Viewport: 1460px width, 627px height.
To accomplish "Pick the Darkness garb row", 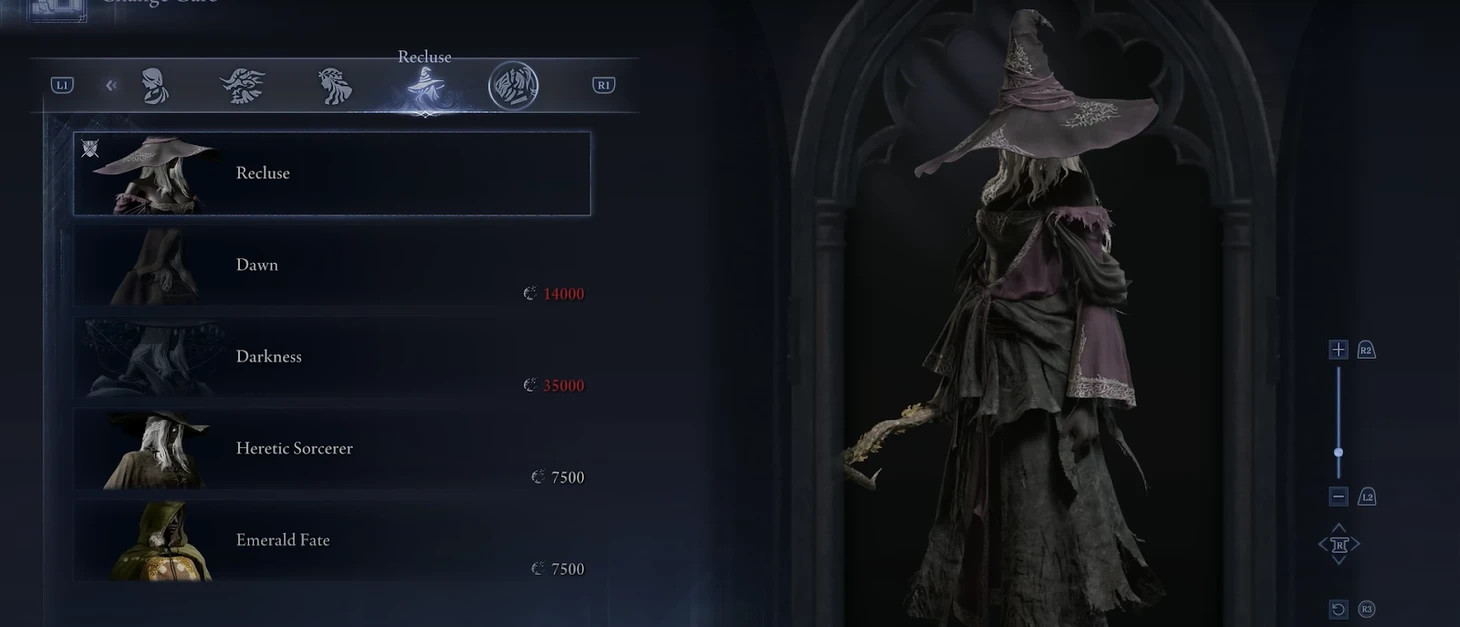I will tap(331, 358).
